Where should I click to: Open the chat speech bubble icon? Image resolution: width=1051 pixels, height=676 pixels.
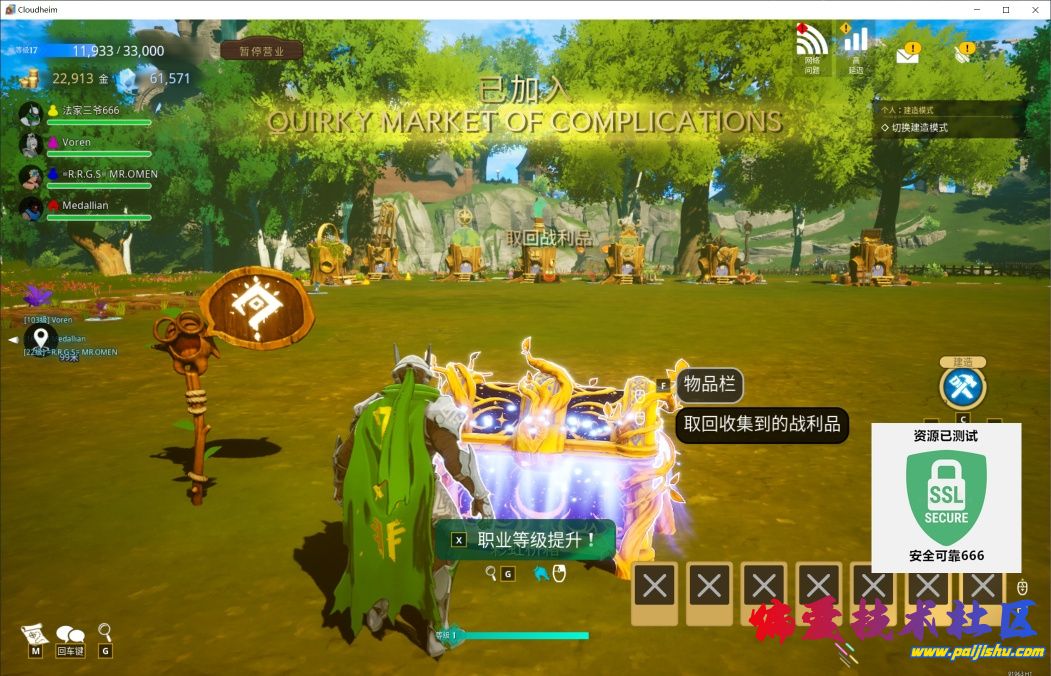coord(70,635)
